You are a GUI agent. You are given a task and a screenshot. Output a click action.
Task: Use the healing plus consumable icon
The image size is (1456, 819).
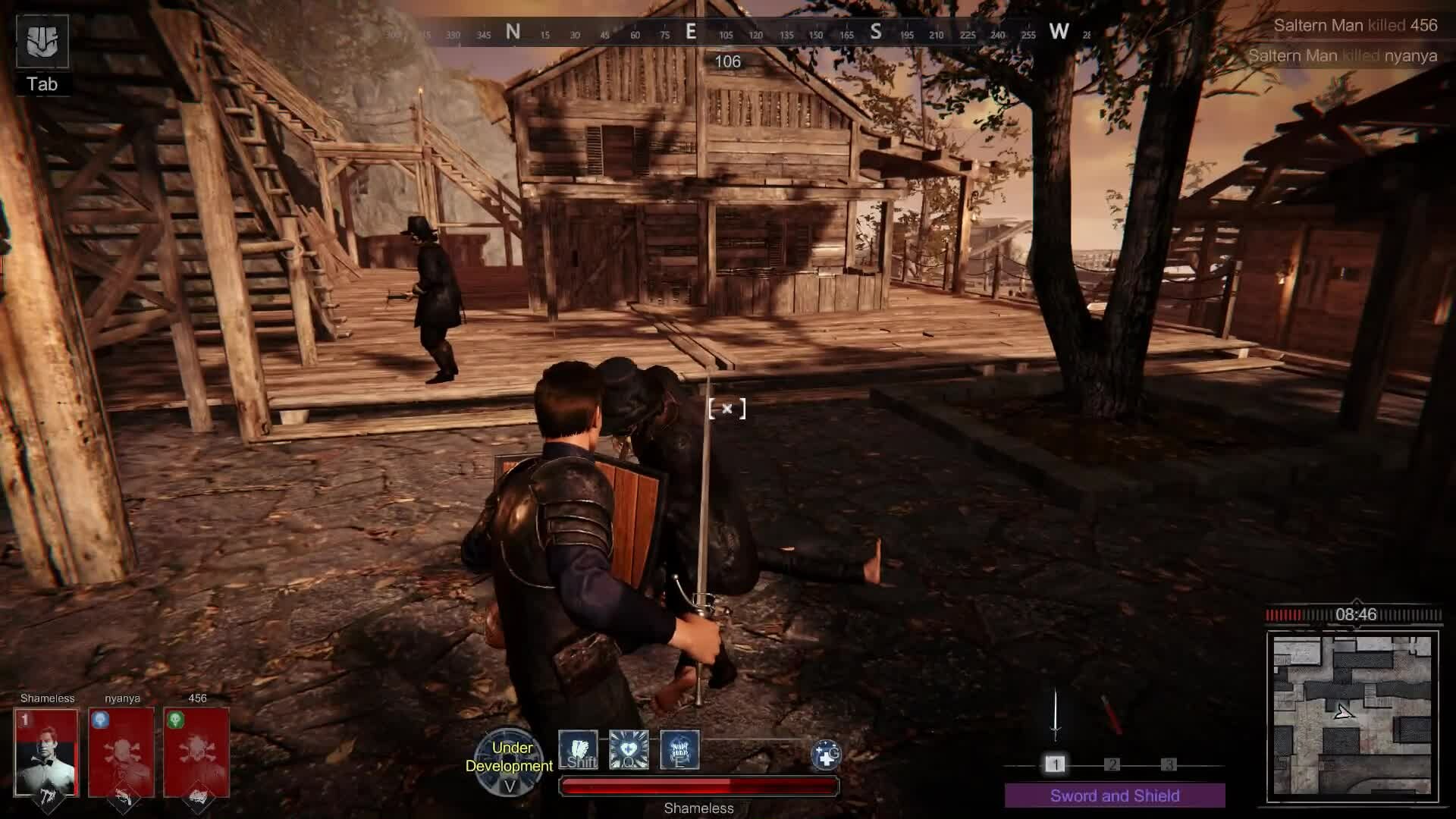click(825, 755)
